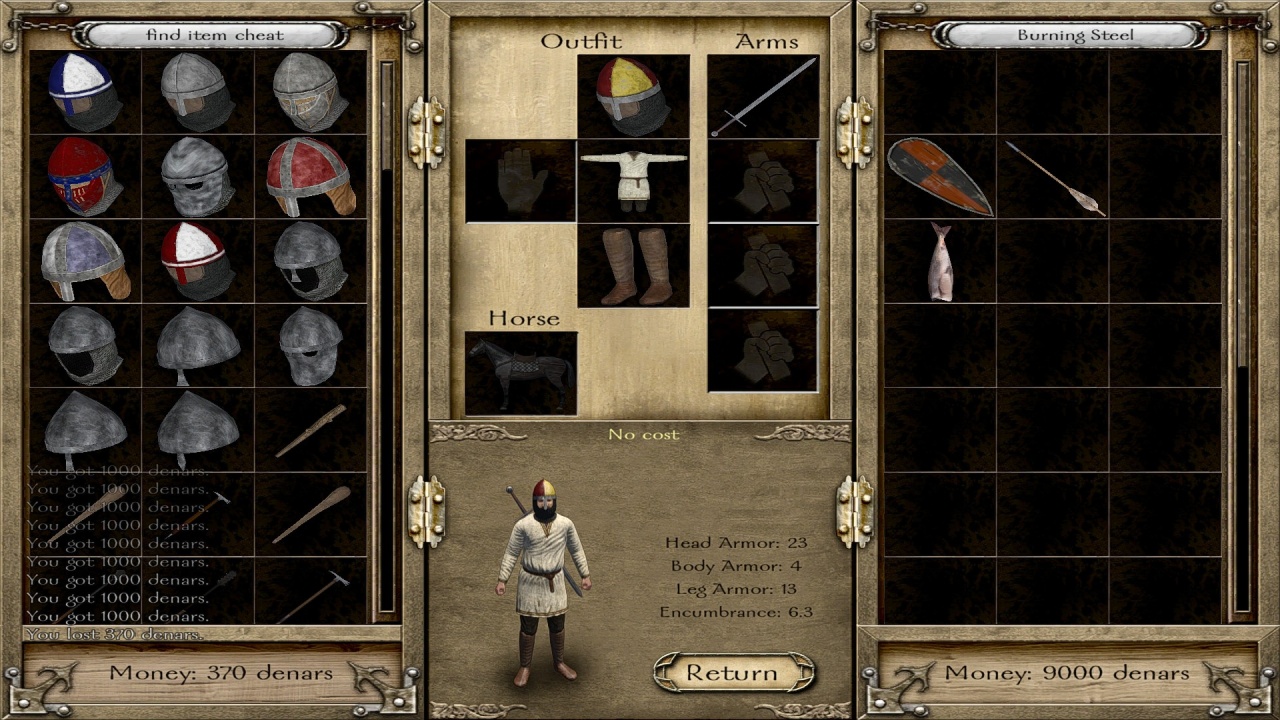
Task: Choose the red and white helmet
Action: [198, 261]
